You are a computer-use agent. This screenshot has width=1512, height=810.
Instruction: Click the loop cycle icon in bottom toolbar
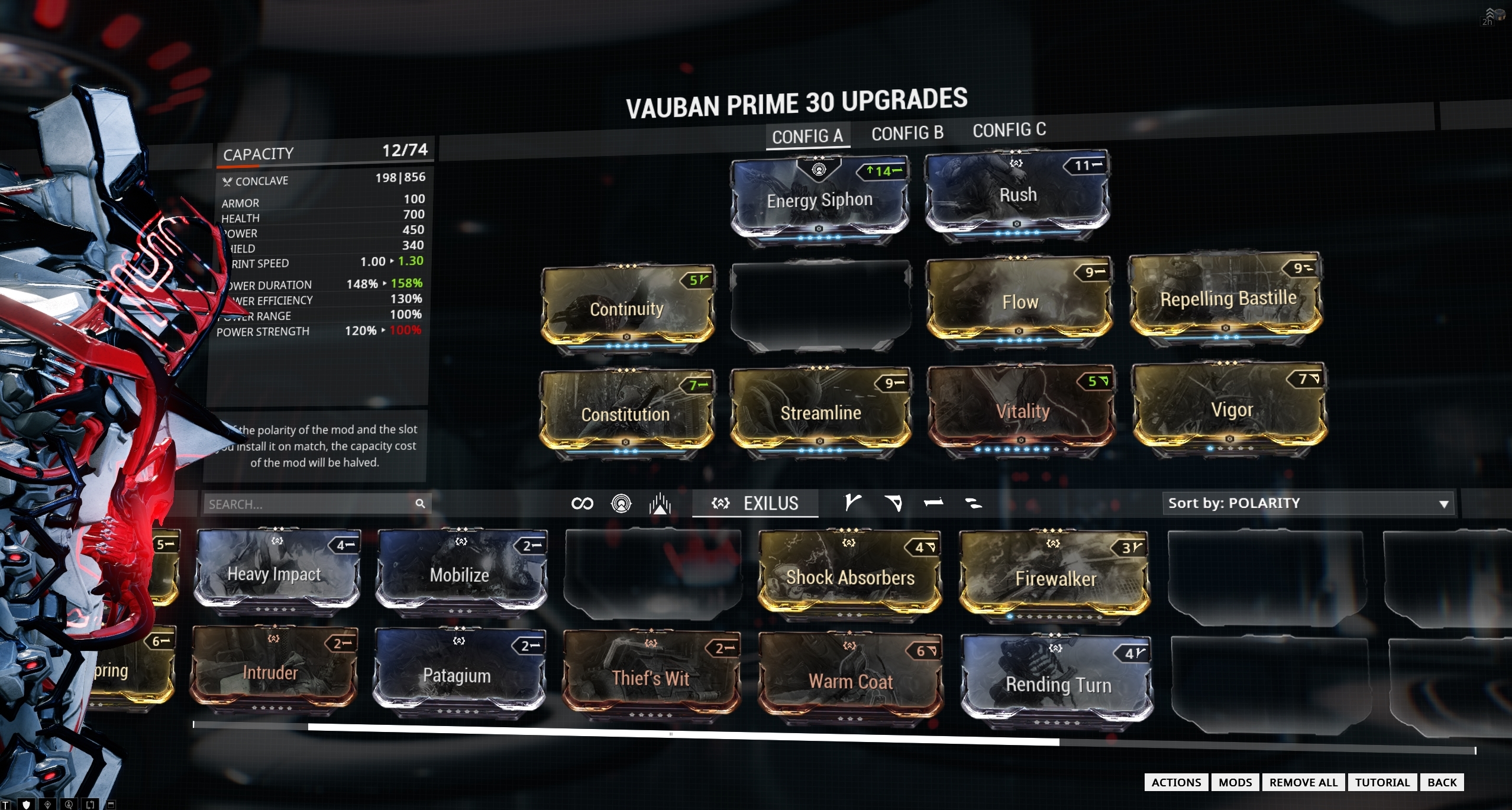(91, 804)
